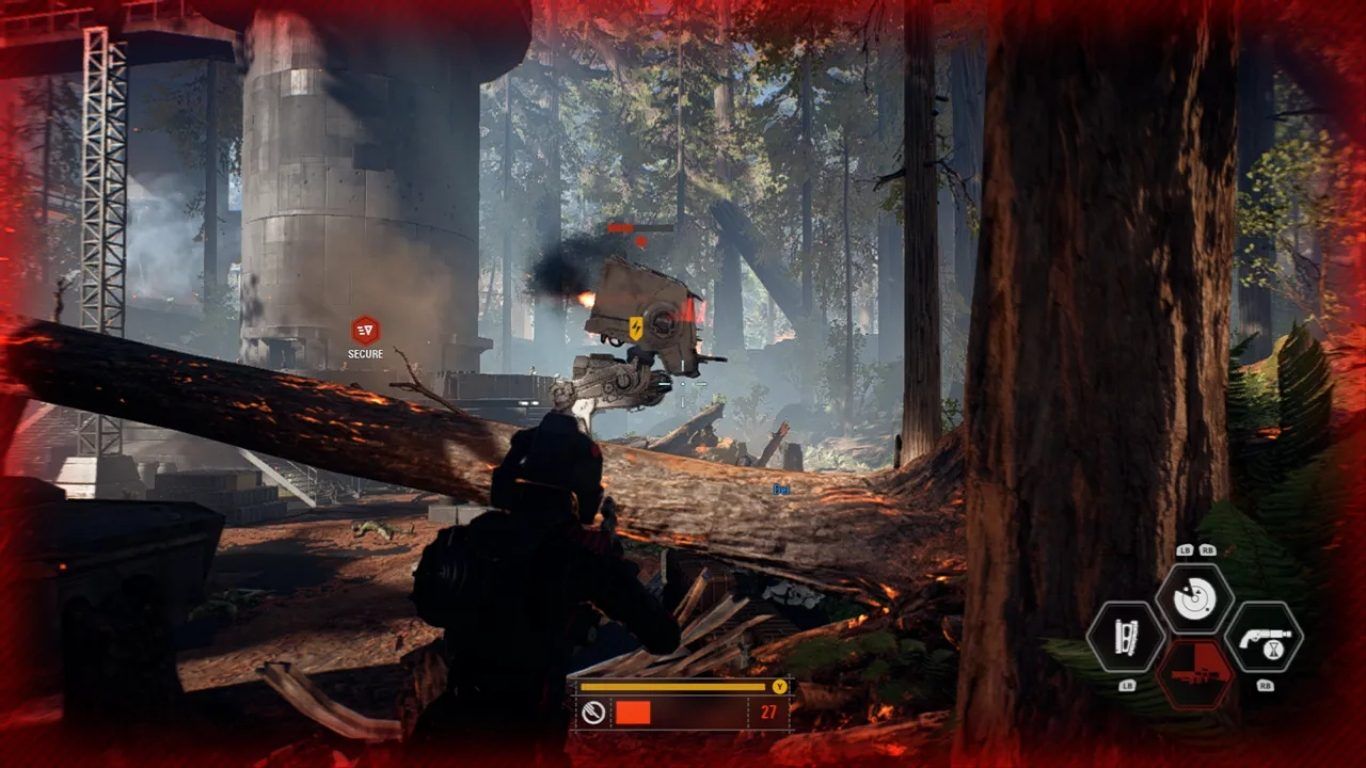Click the red primary weapon hexagon

coord(1195,673)
